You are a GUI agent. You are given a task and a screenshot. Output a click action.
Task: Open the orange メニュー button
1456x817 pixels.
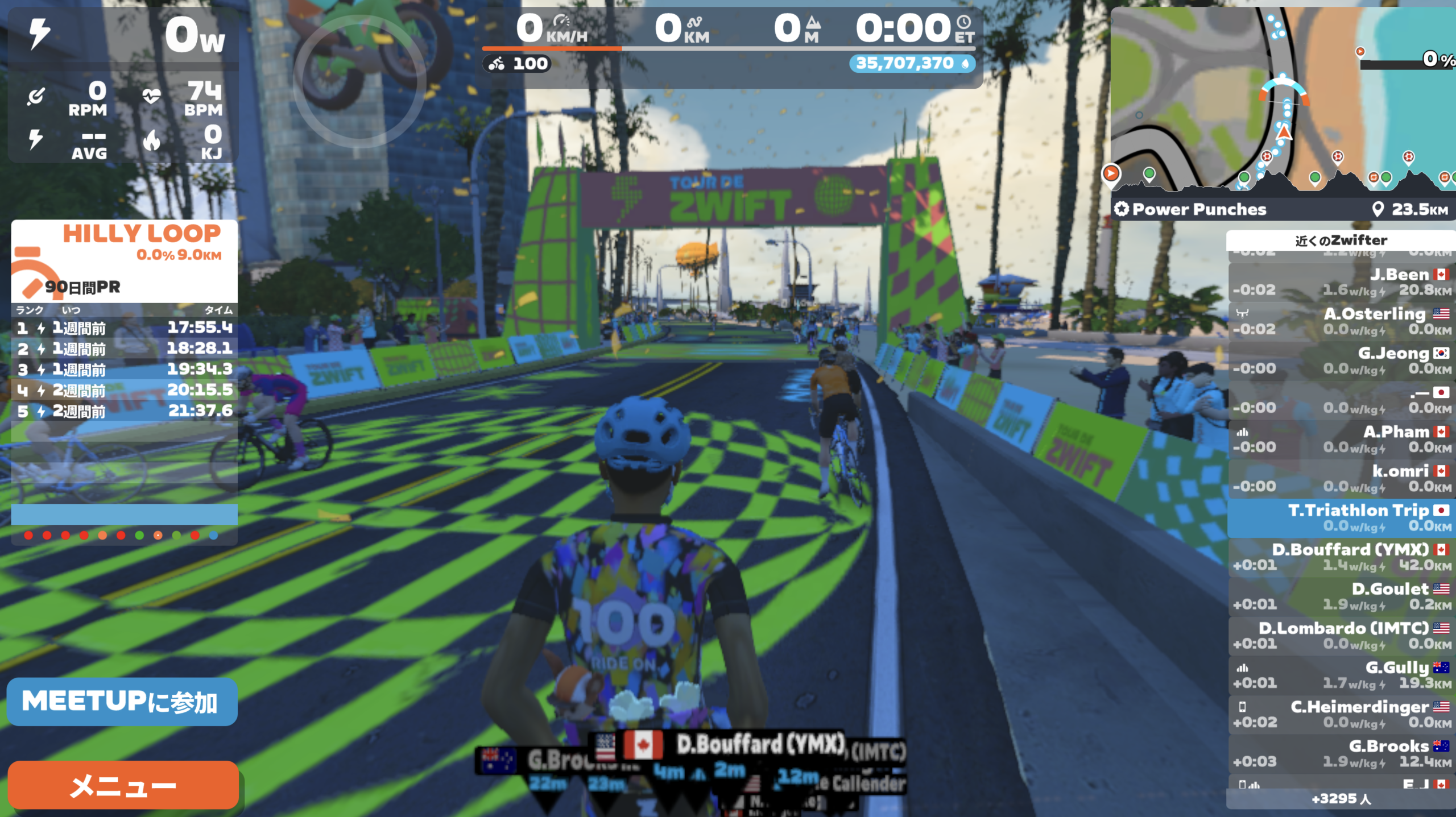tap(123, 786)
